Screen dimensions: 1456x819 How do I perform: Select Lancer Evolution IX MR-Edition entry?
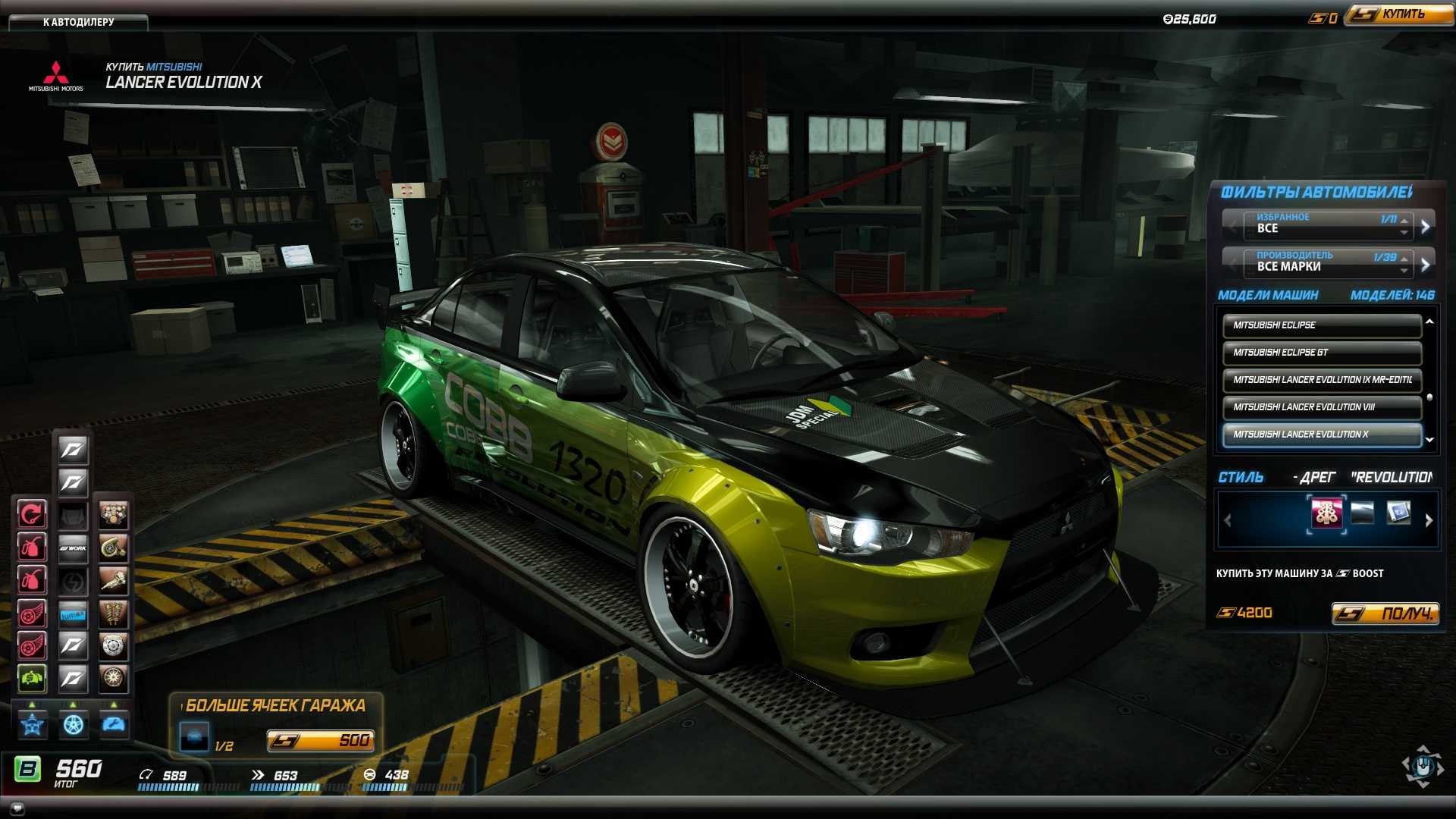point(1321,380)
